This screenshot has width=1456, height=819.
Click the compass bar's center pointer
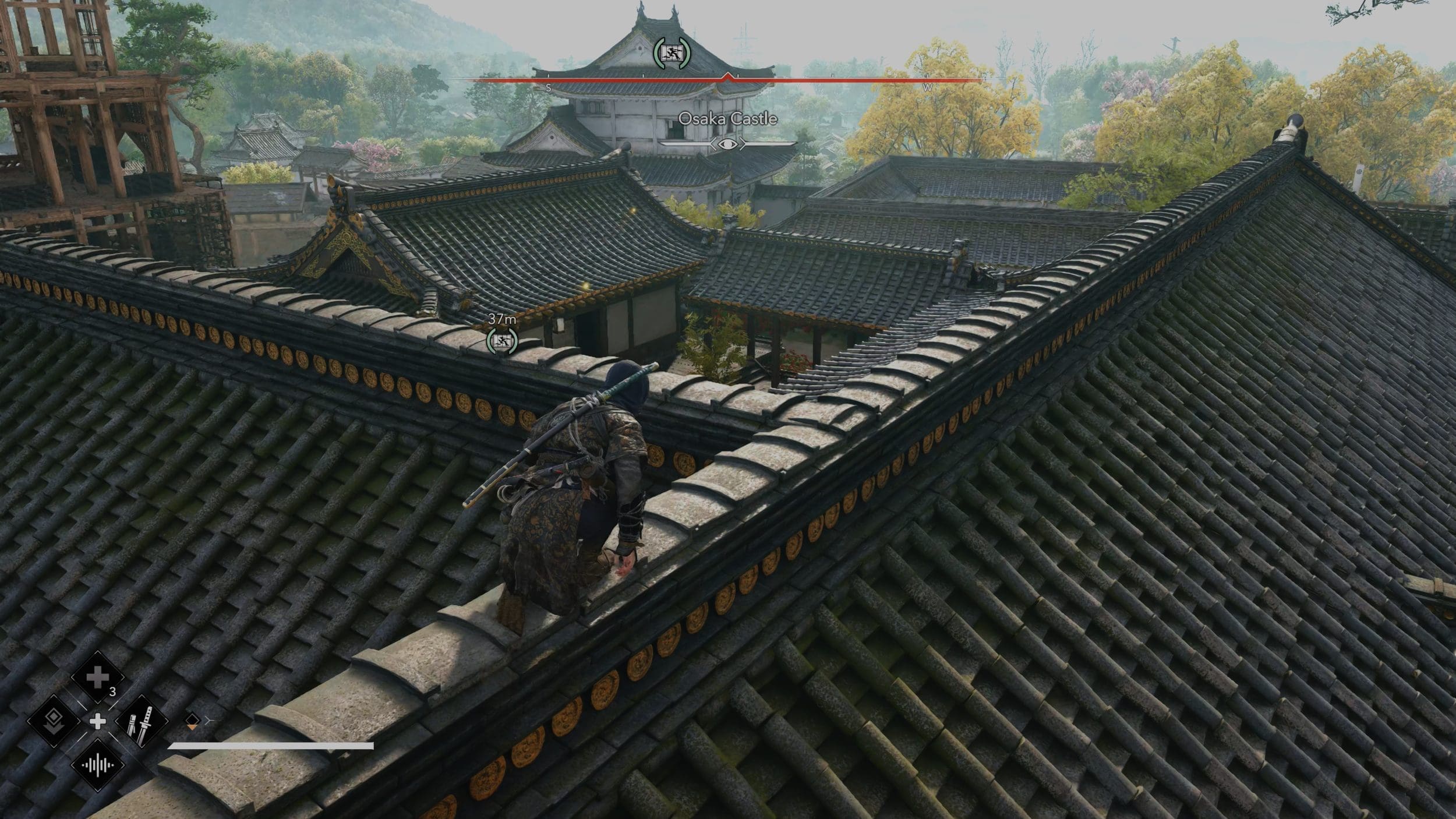tap(727, 77)
